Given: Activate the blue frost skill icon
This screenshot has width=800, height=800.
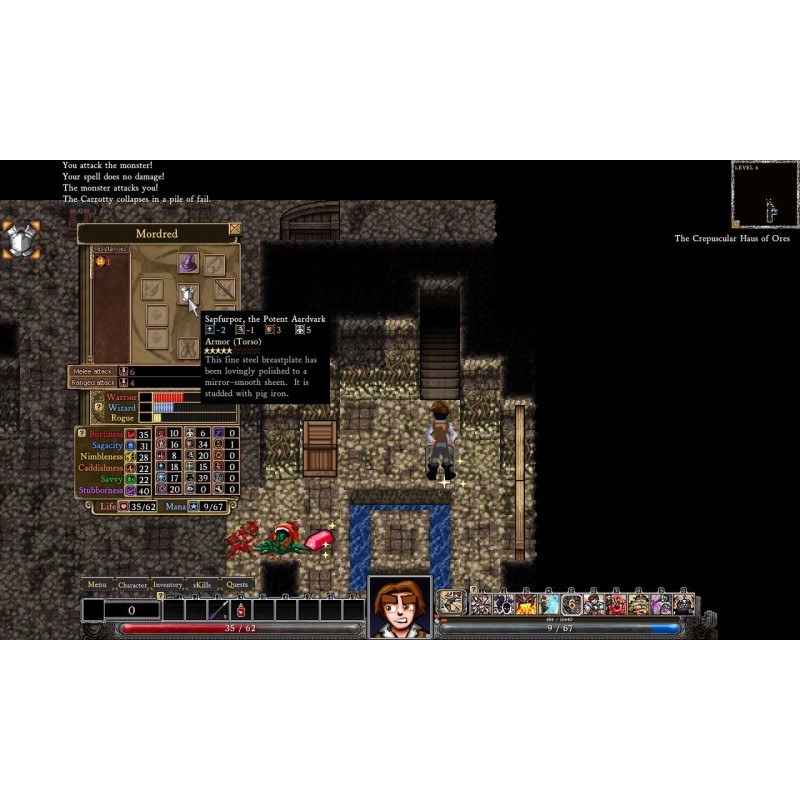Looking at the screenshot, I should coord(549,604).
